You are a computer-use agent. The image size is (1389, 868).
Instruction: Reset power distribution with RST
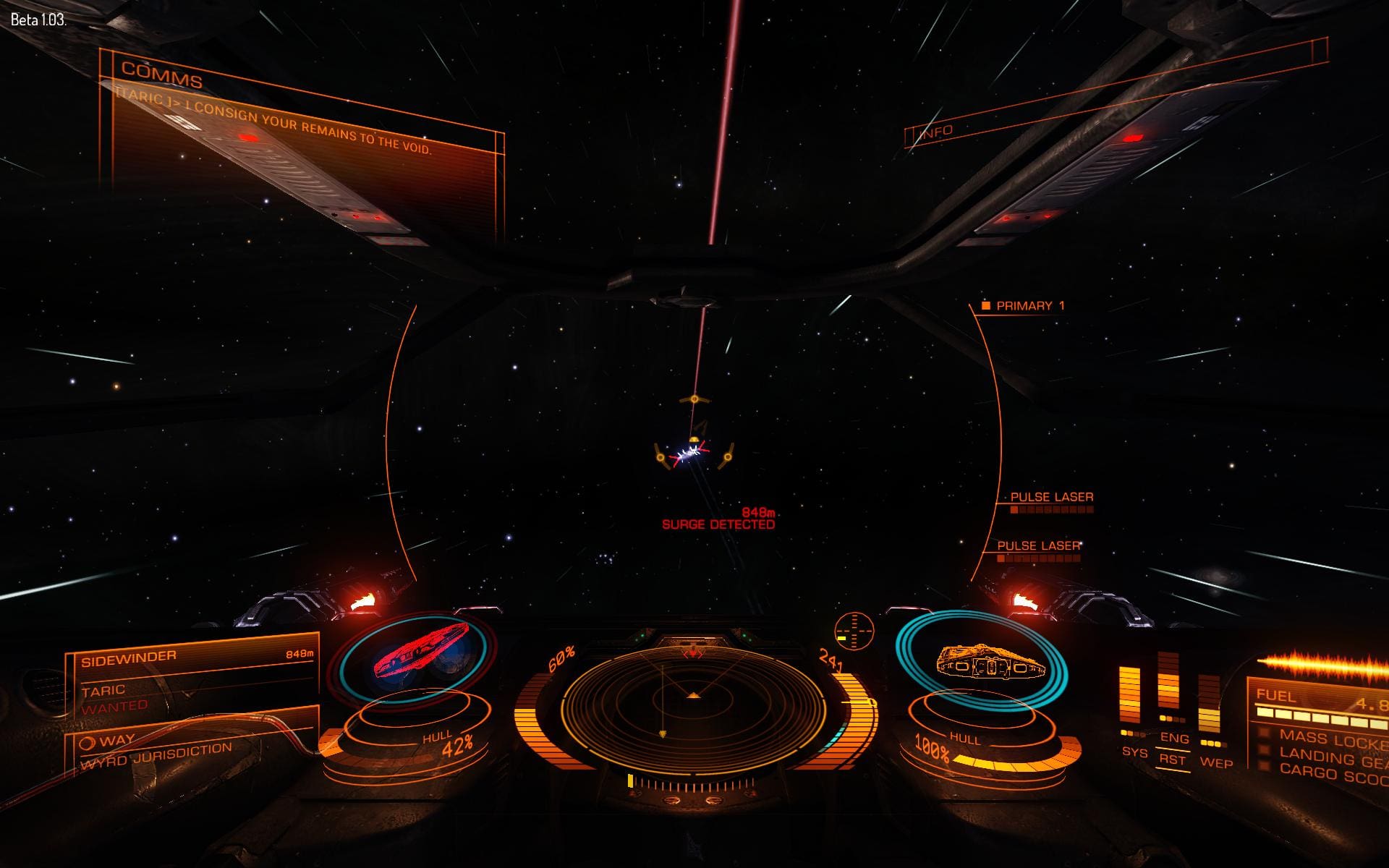coord(1172,759)
